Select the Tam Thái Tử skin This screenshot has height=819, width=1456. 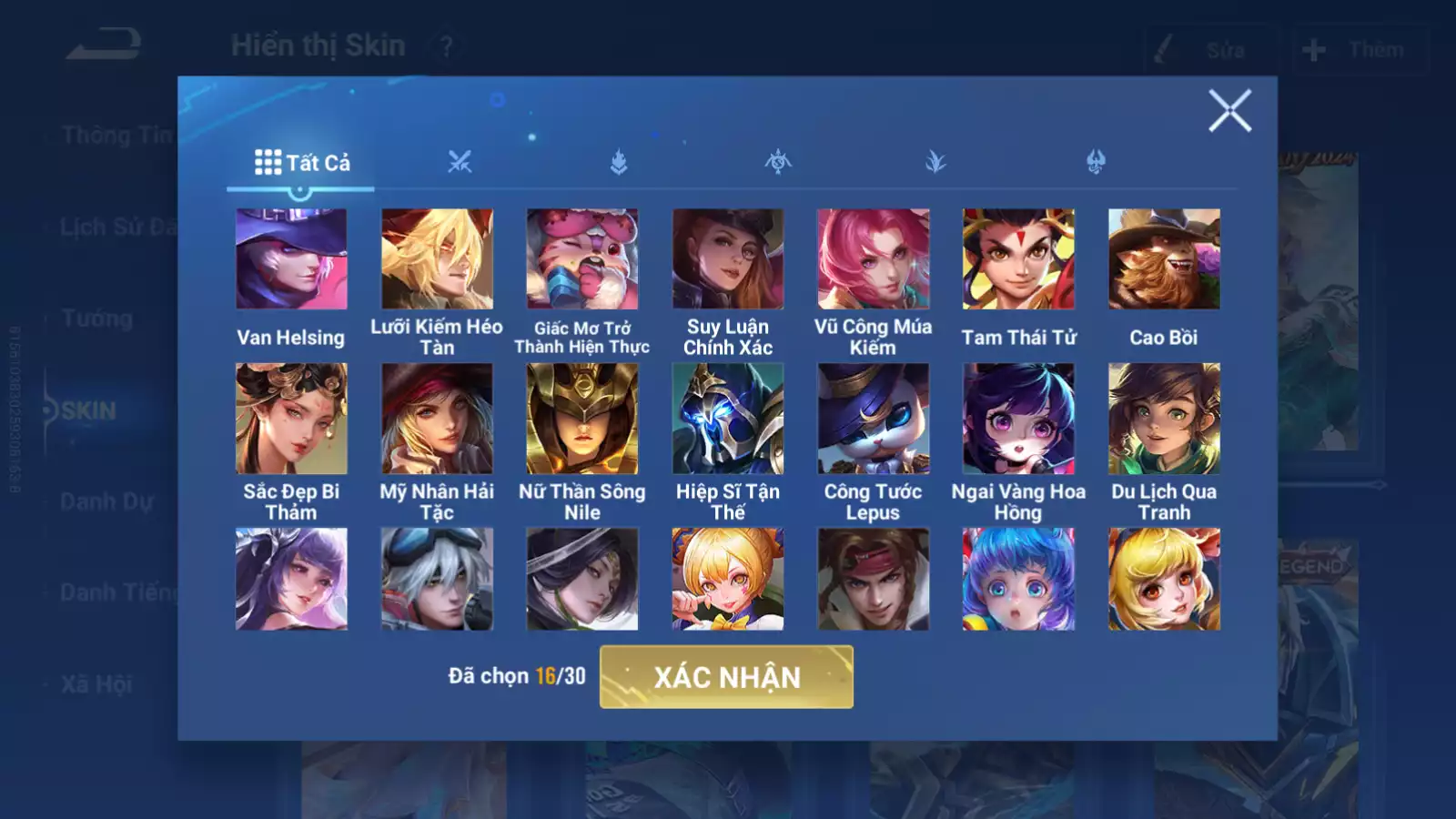1018,259
